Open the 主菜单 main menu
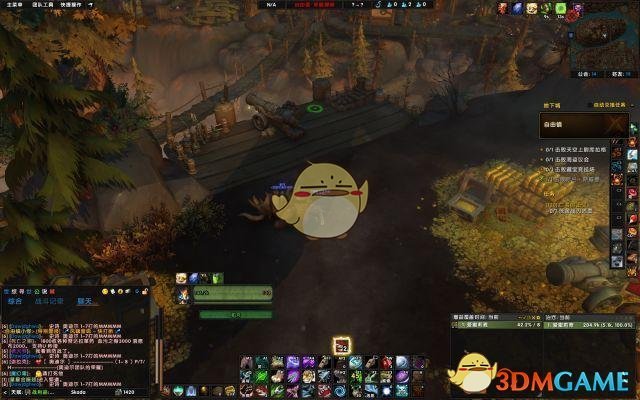The height and width of the screenshot is (400, 640). click(13, 4)
